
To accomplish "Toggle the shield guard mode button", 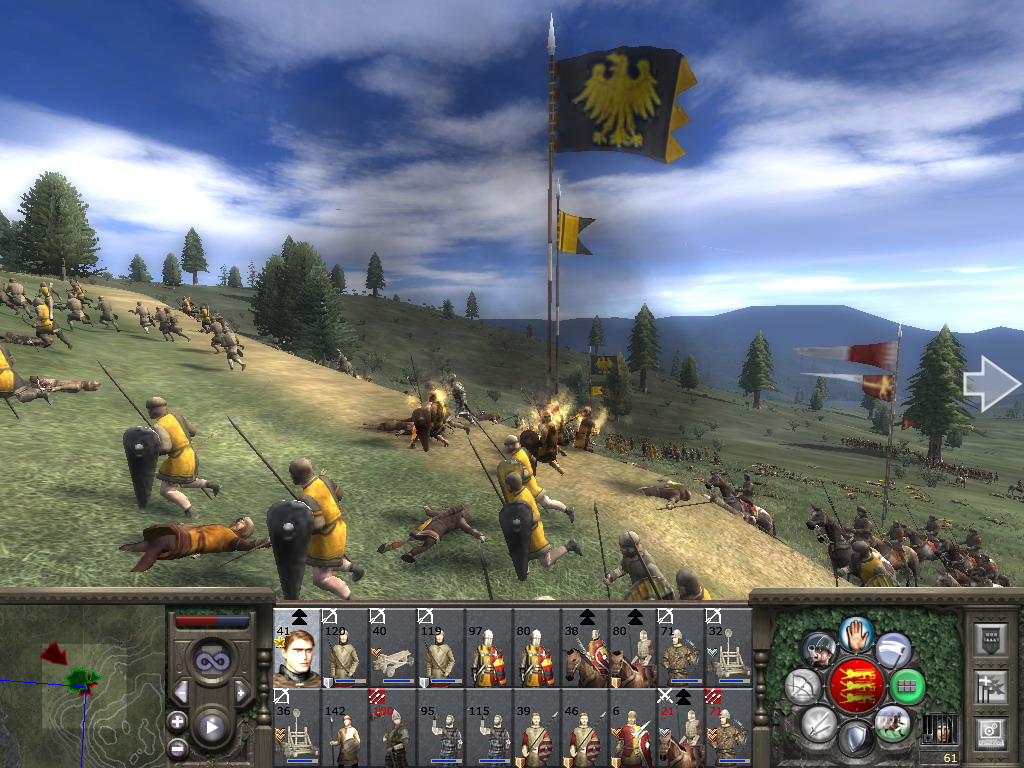I will [x=855, y=739].
